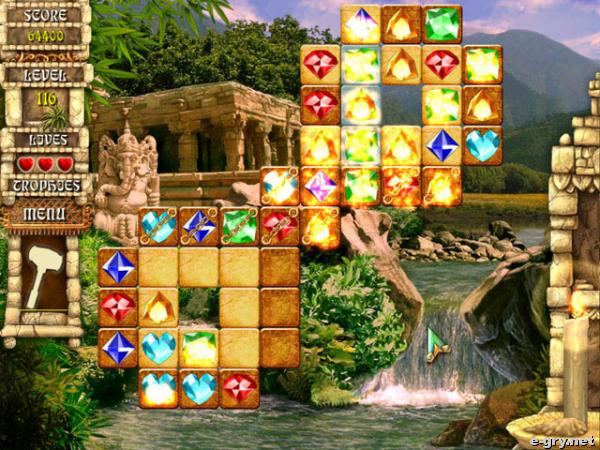Click the unchained plain green emerald tile
Screen dimensions: 600x450
(x=441, y=24)
